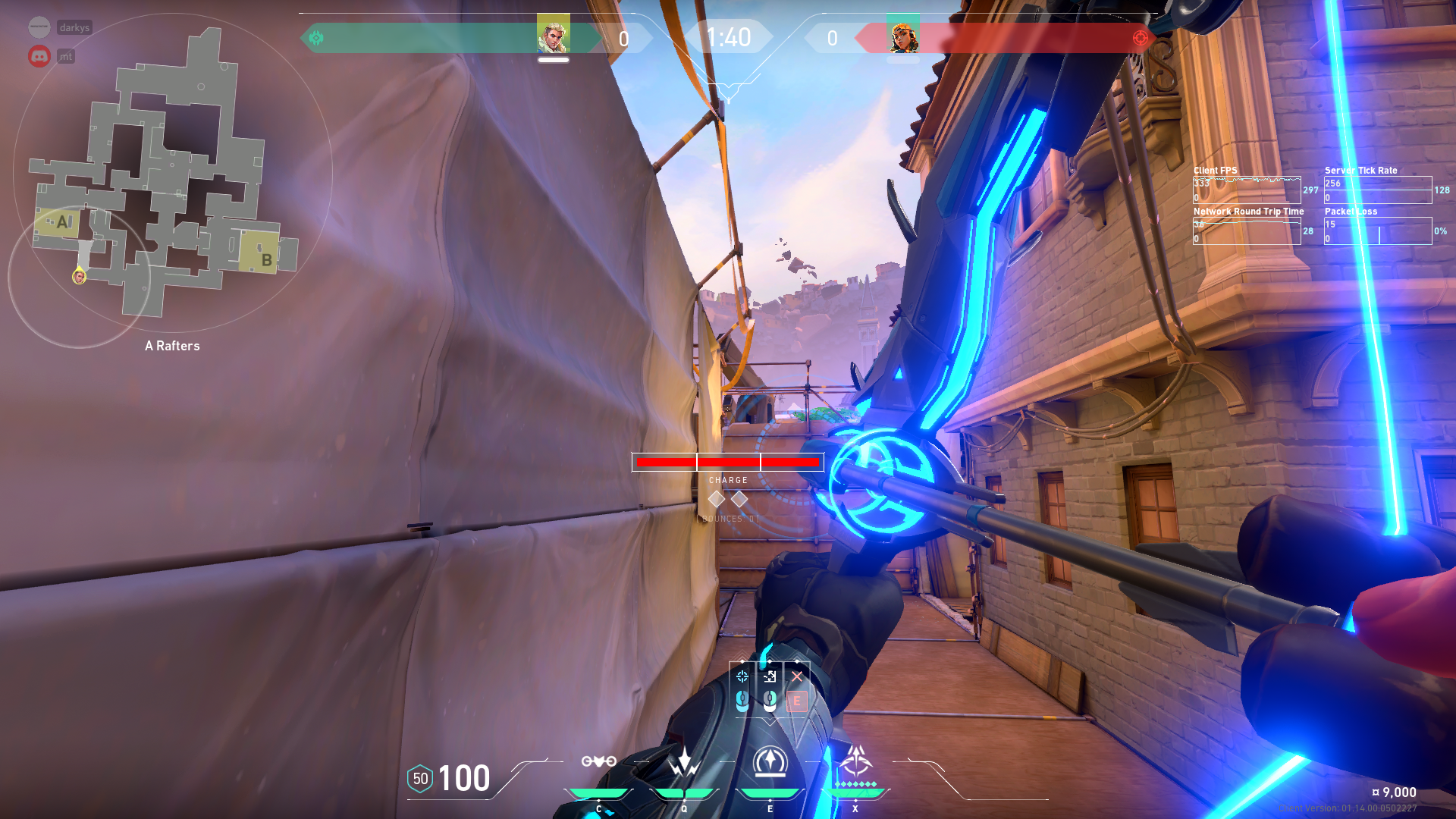Select the A site marker on minimap

click(x=61, y=222)
